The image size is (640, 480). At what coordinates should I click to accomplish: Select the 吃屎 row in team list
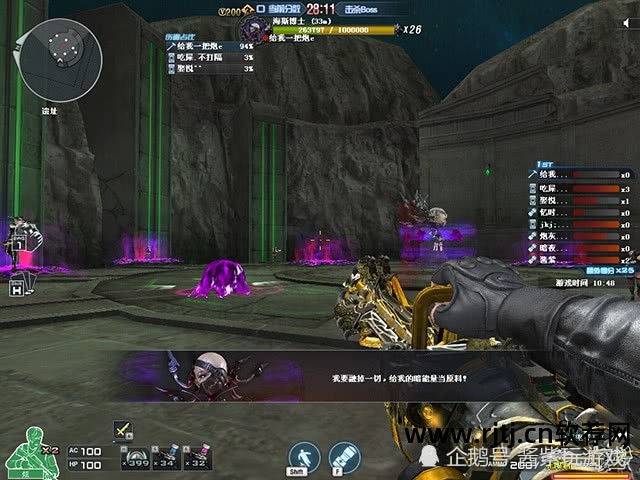point(579,188)
